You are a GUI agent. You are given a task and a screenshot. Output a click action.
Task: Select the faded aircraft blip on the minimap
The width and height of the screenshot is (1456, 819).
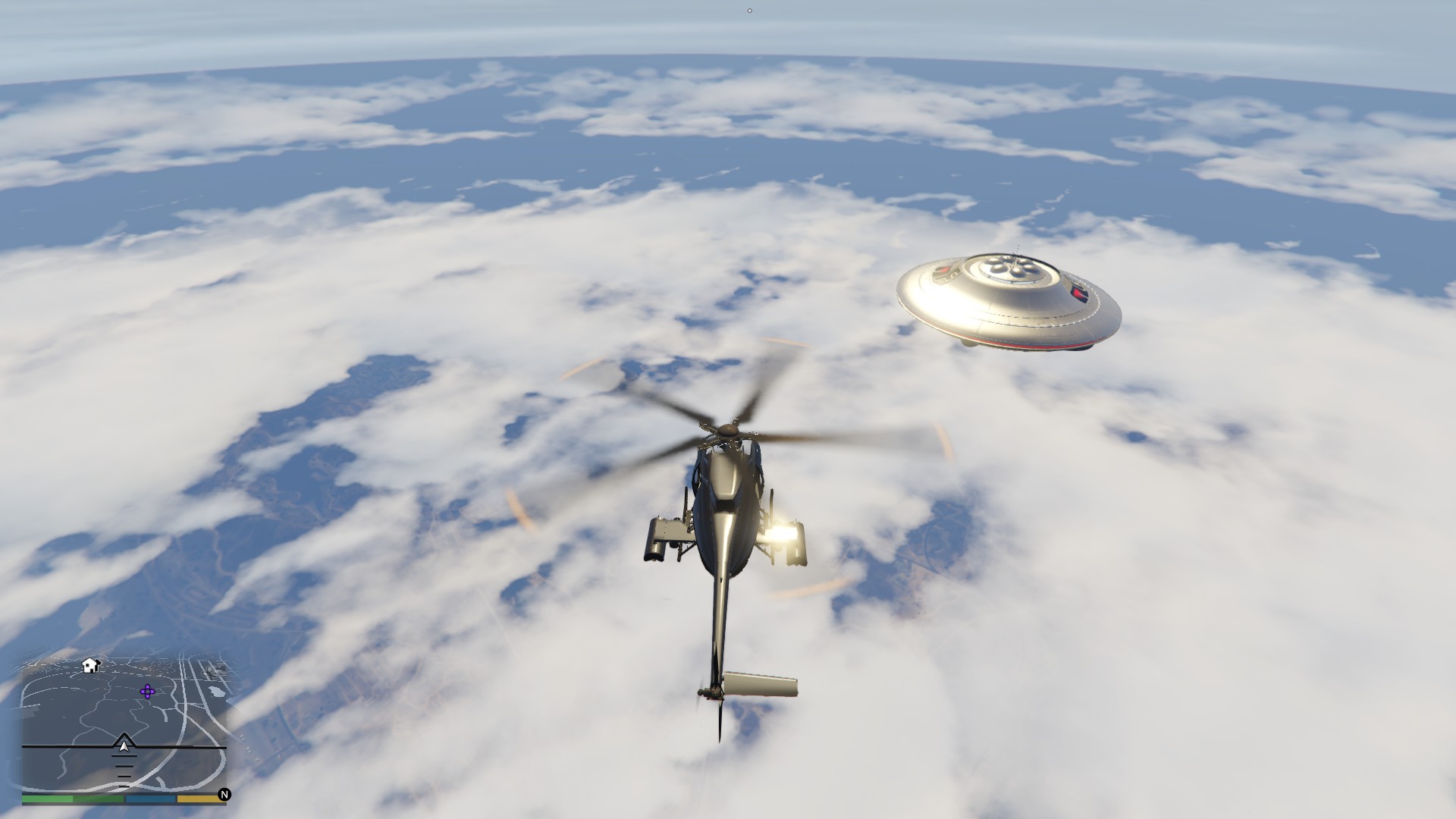pos(212,671)
